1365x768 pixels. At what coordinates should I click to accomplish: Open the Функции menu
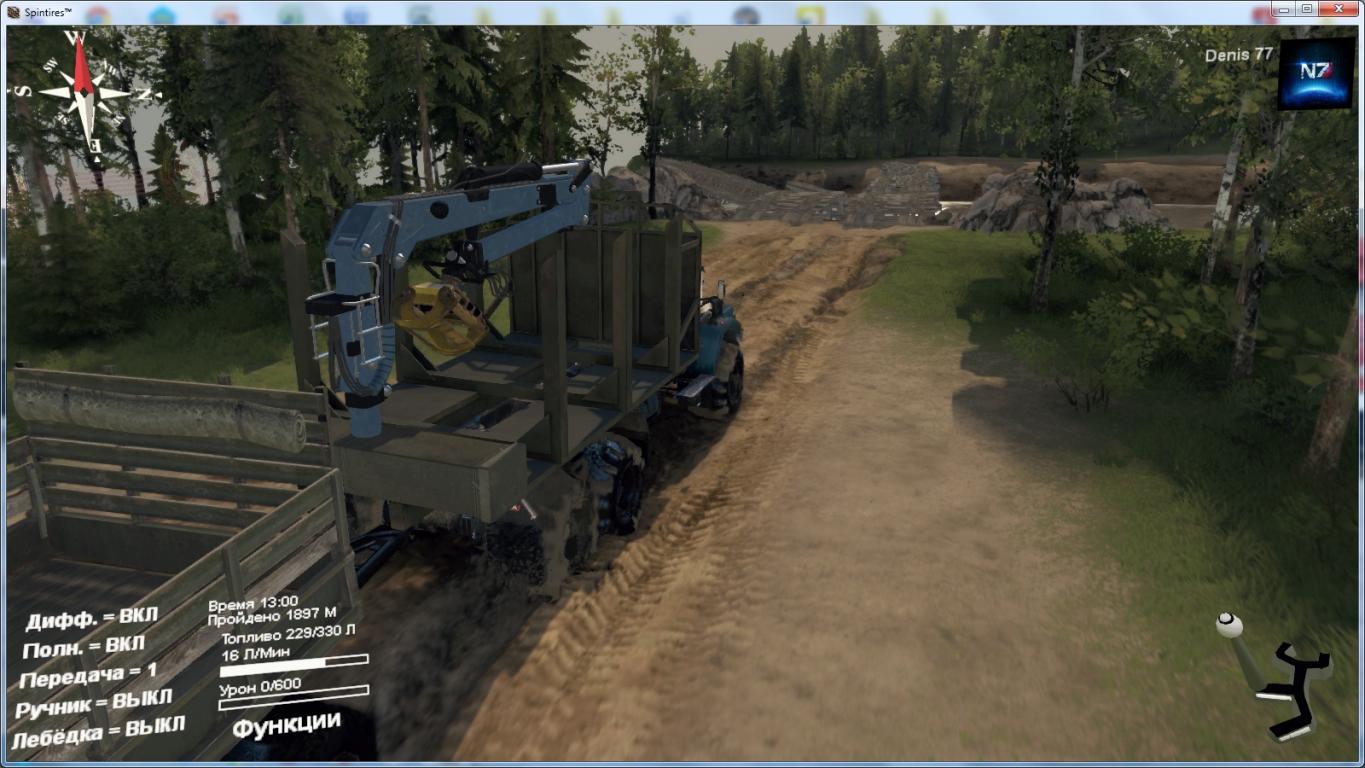[286, 724]
